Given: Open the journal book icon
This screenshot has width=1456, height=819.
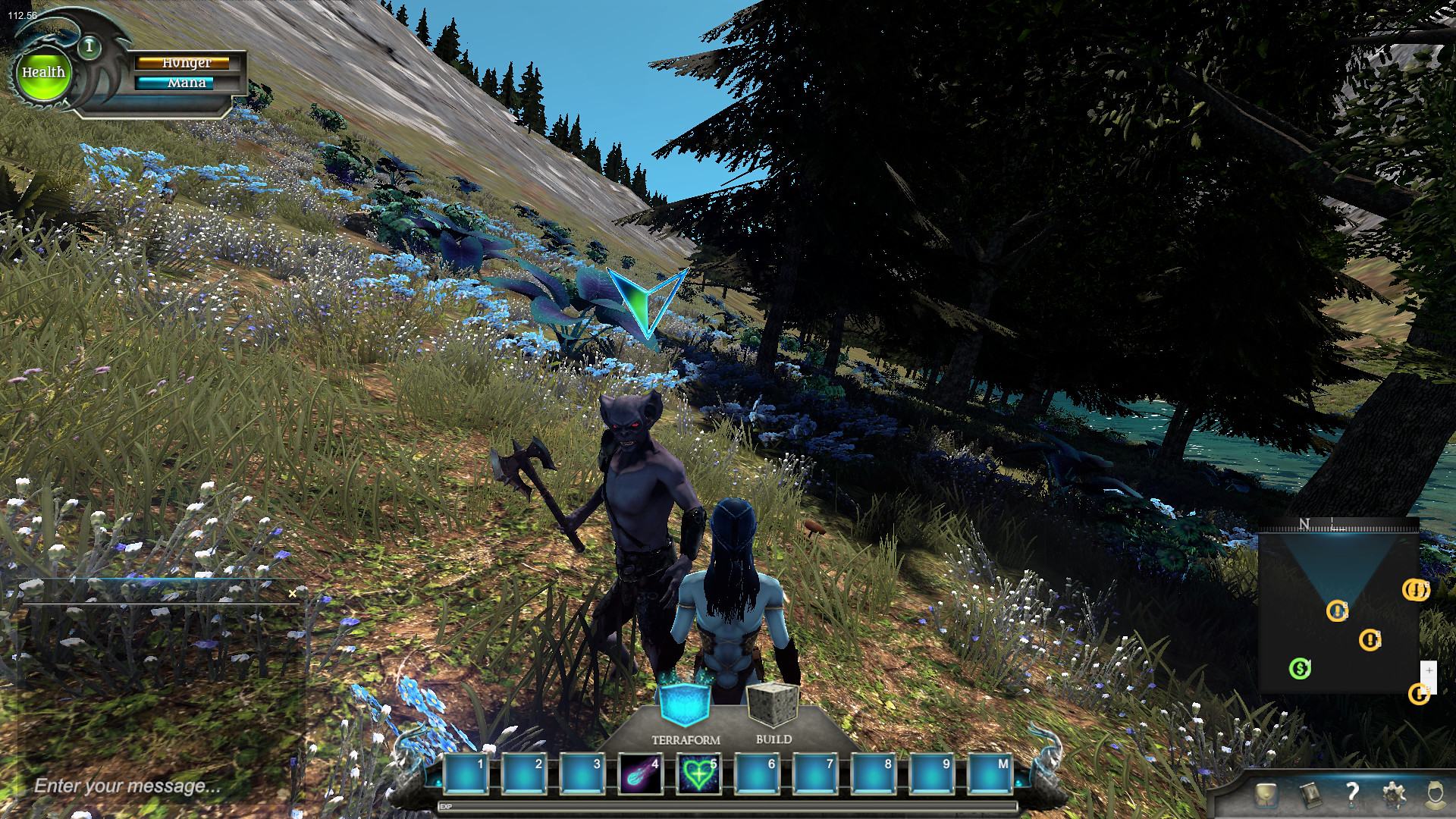Looking at the screenshot, I should (x=1310, y=795).
